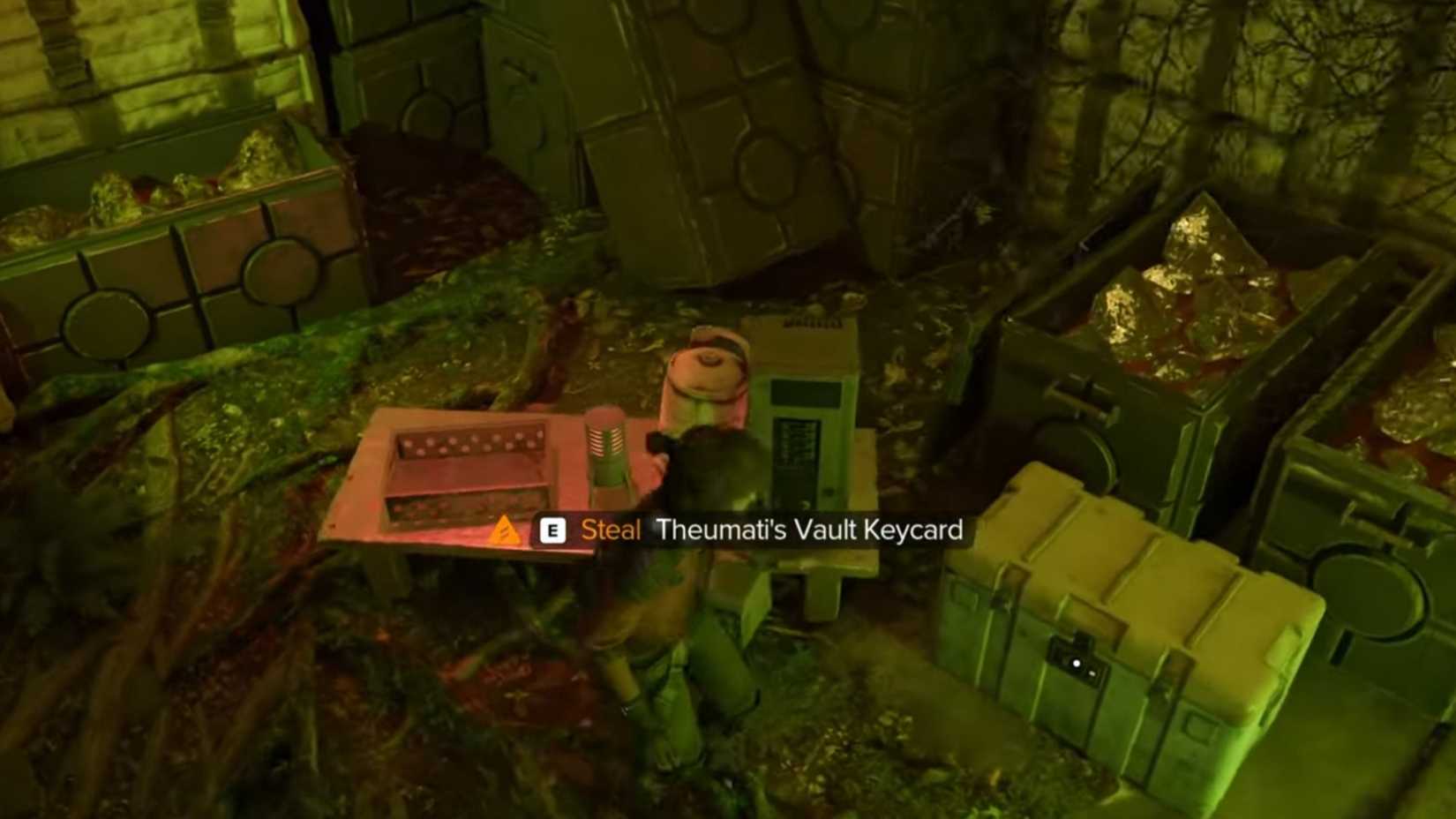The height and width of the screenshot is (819, 1456).
Task: Click the Theumati's Vault Keycard text
Action: [809, 530]
